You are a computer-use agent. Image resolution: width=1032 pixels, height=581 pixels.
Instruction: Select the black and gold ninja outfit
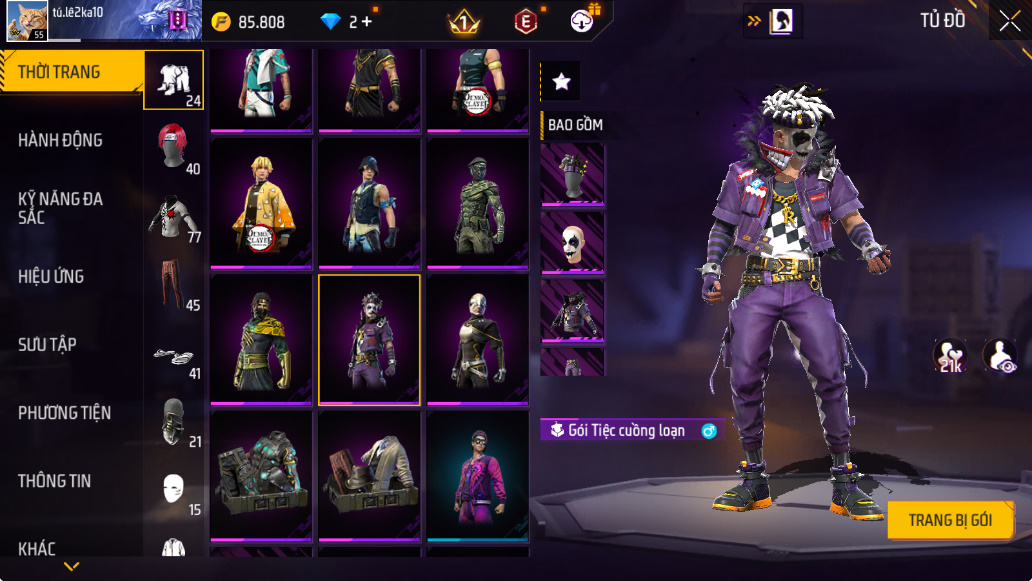tap(260, 340)
